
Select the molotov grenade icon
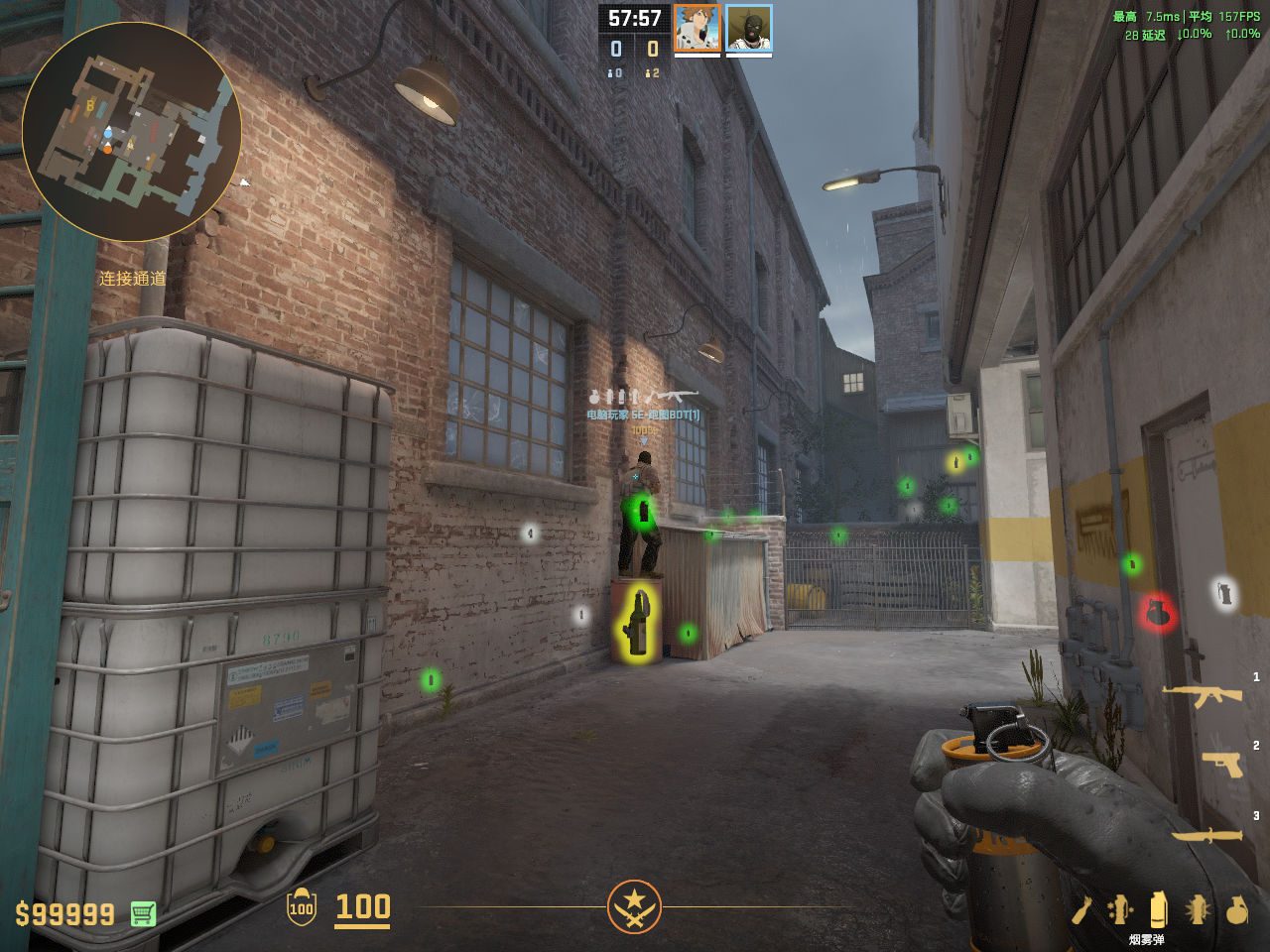(x=1081, y=909)
